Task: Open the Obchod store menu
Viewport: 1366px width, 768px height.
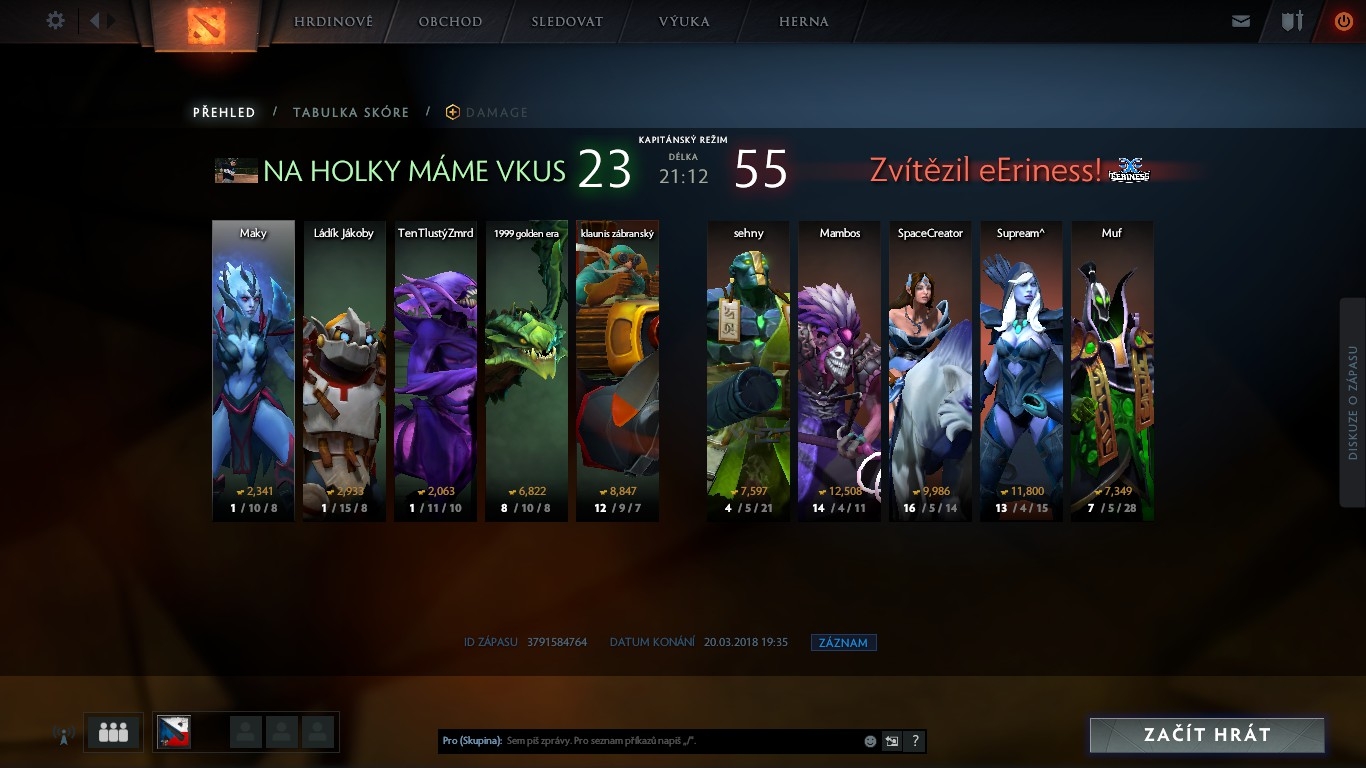Action: (x=450, y=21)
